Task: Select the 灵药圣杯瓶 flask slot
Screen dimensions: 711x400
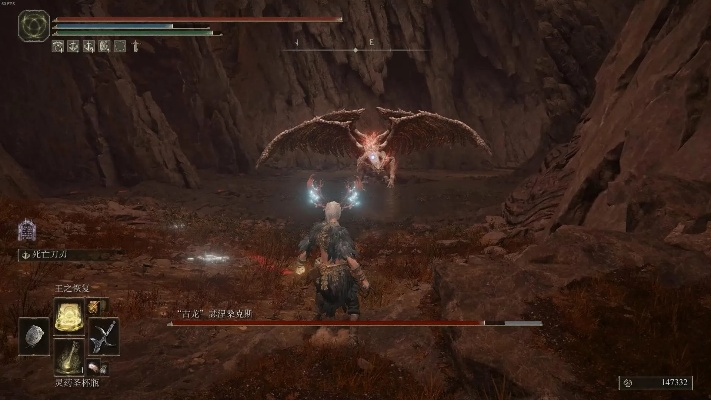Action: point(69,357)
